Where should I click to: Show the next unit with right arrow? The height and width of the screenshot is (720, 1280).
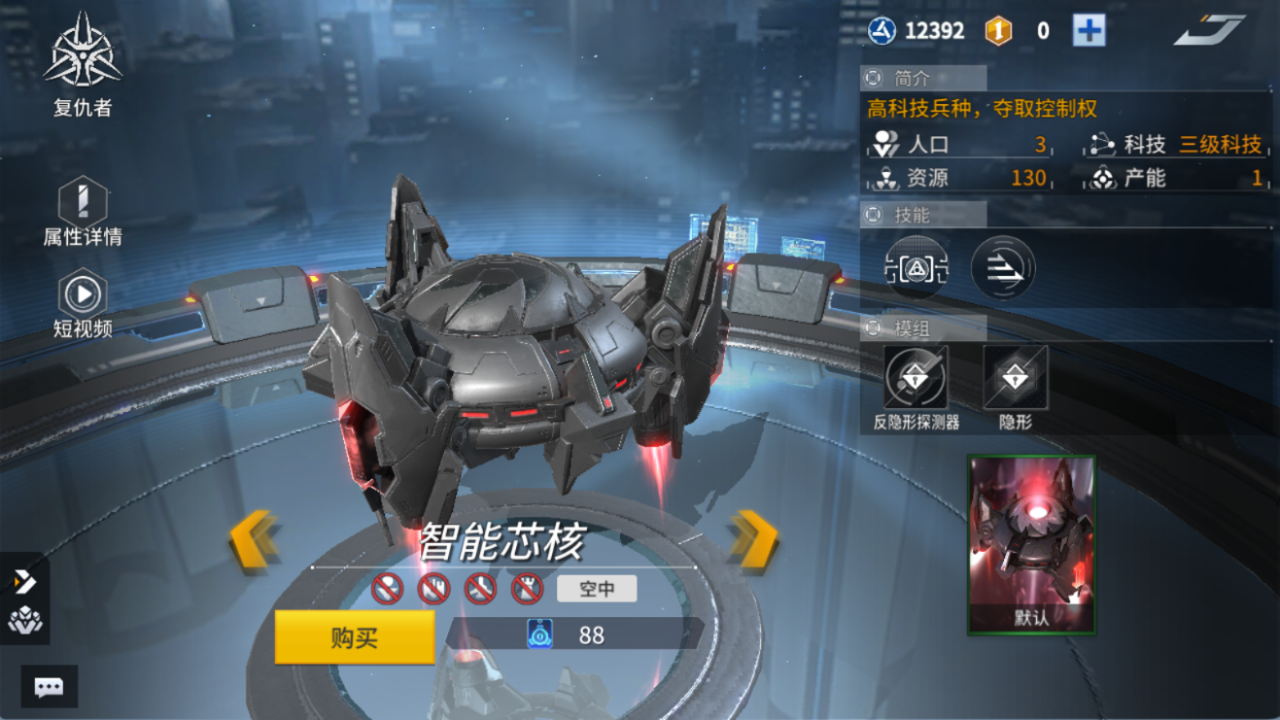click(754, 541)
